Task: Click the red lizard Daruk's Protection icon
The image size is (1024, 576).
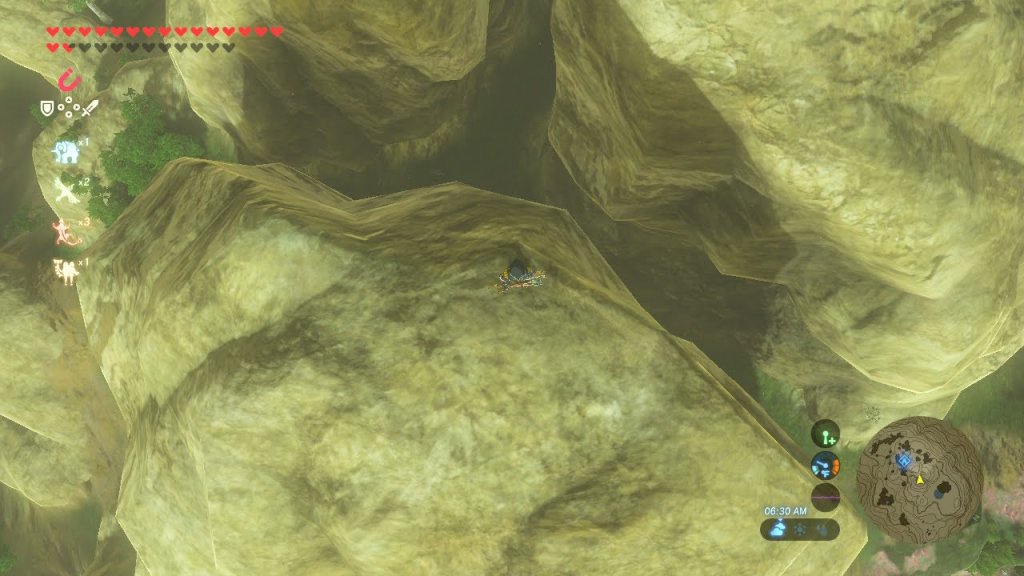Action: pos(66,231)
